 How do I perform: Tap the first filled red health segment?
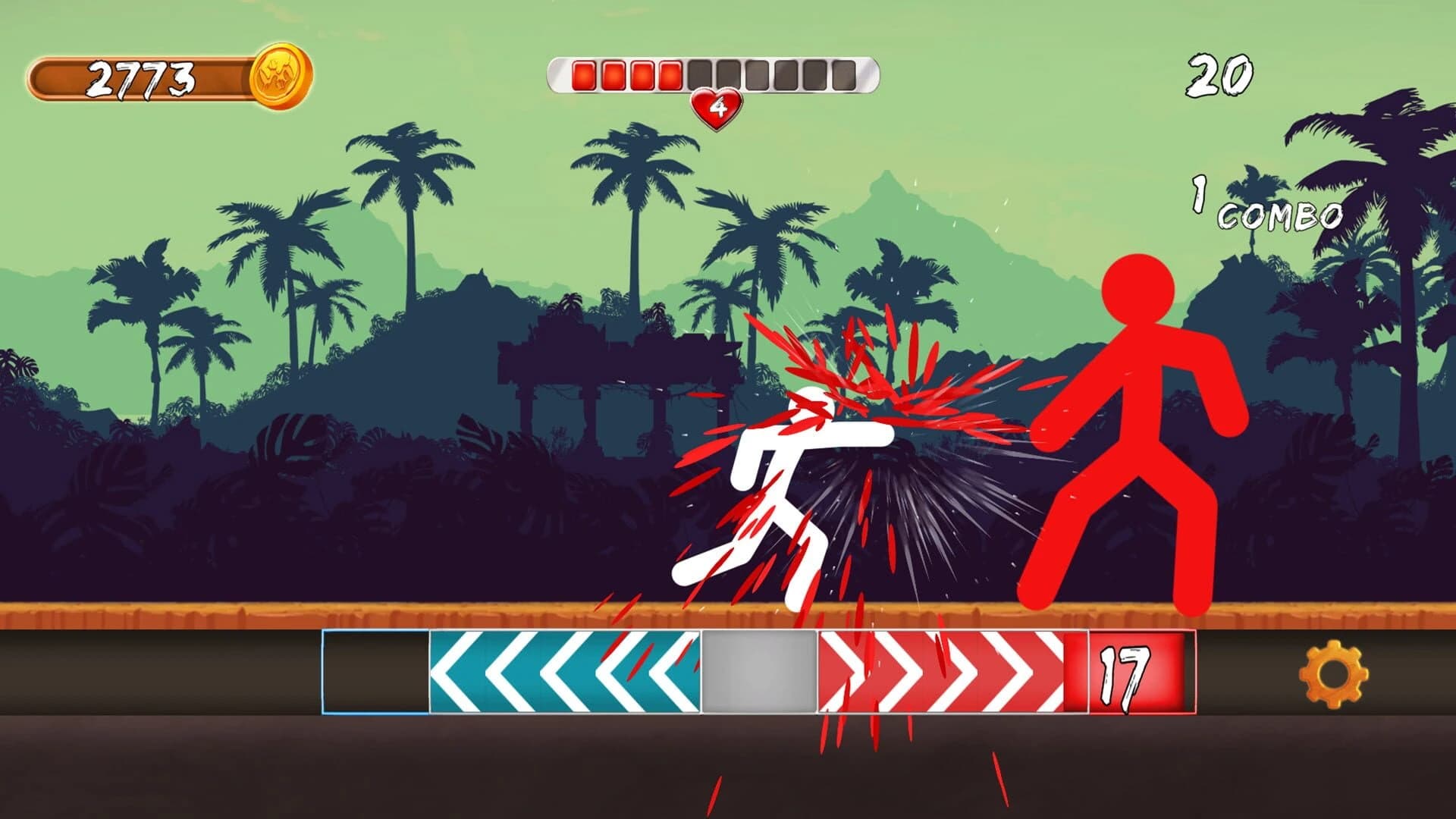(x=584, y=73)
